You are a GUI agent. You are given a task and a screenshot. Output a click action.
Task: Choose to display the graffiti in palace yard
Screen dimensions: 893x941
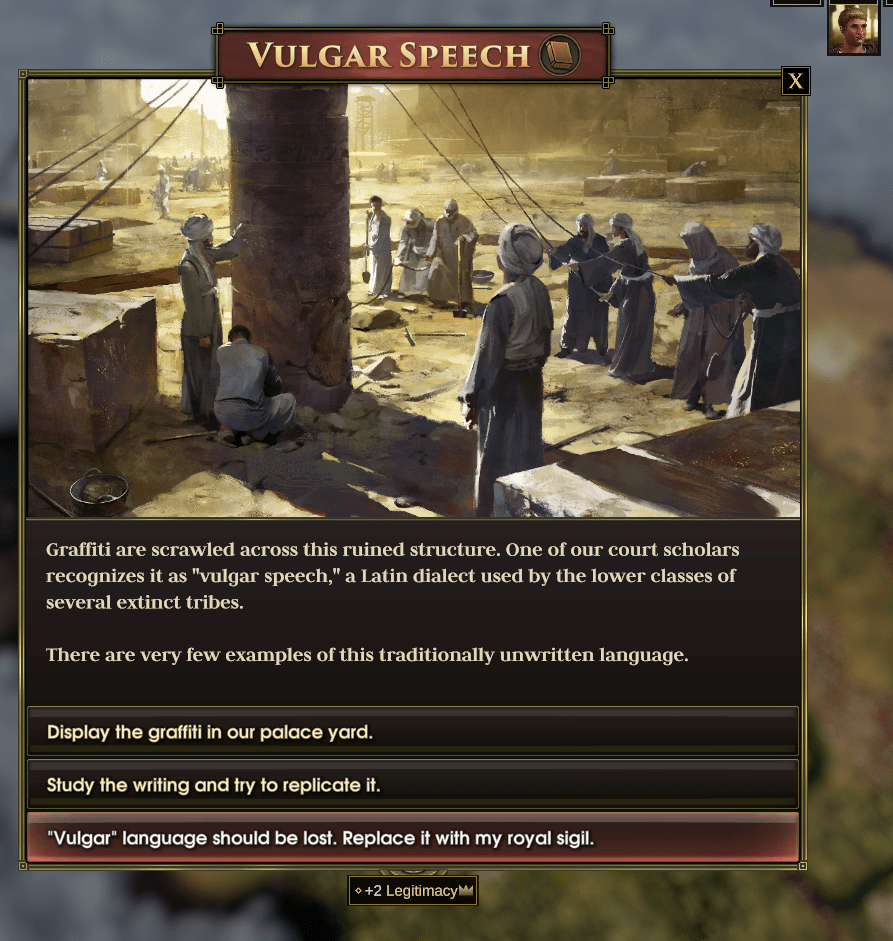click(412, 732)
